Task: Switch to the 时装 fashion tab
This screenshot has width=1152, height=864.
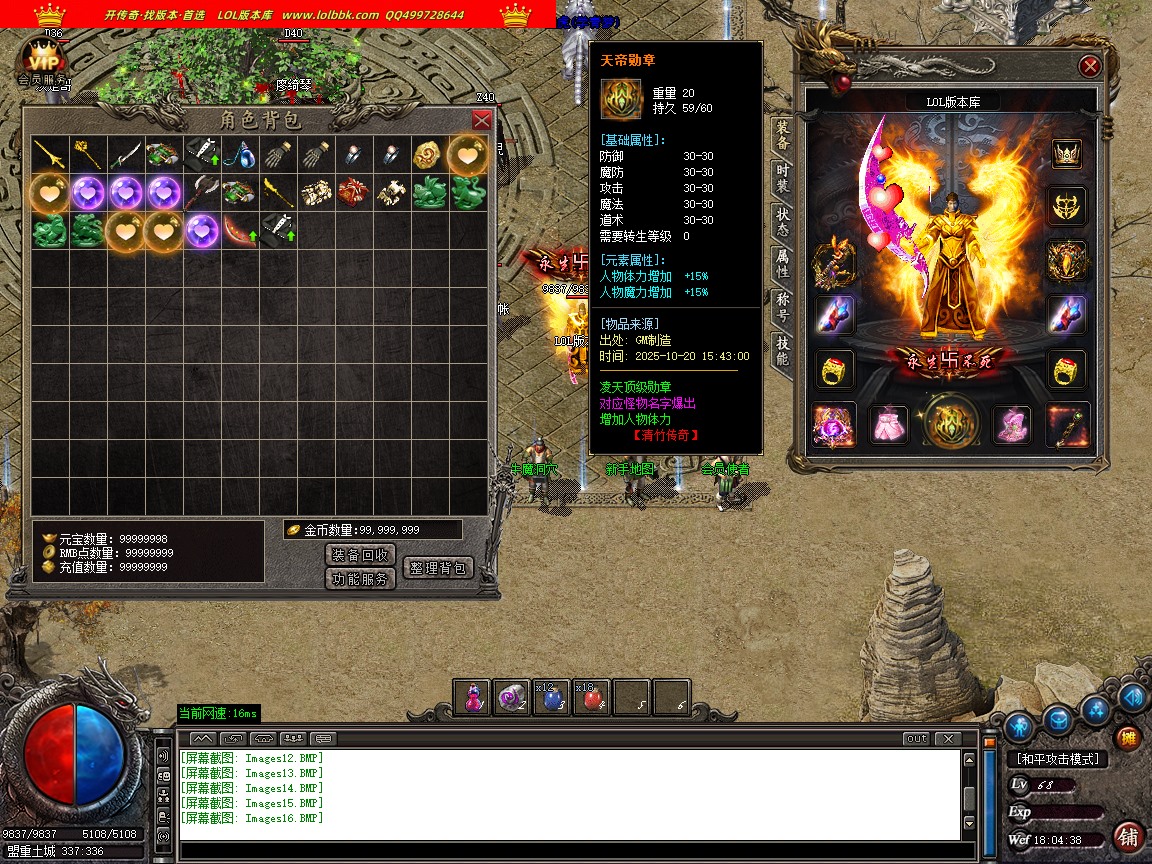Action: [x=782, y=177]
